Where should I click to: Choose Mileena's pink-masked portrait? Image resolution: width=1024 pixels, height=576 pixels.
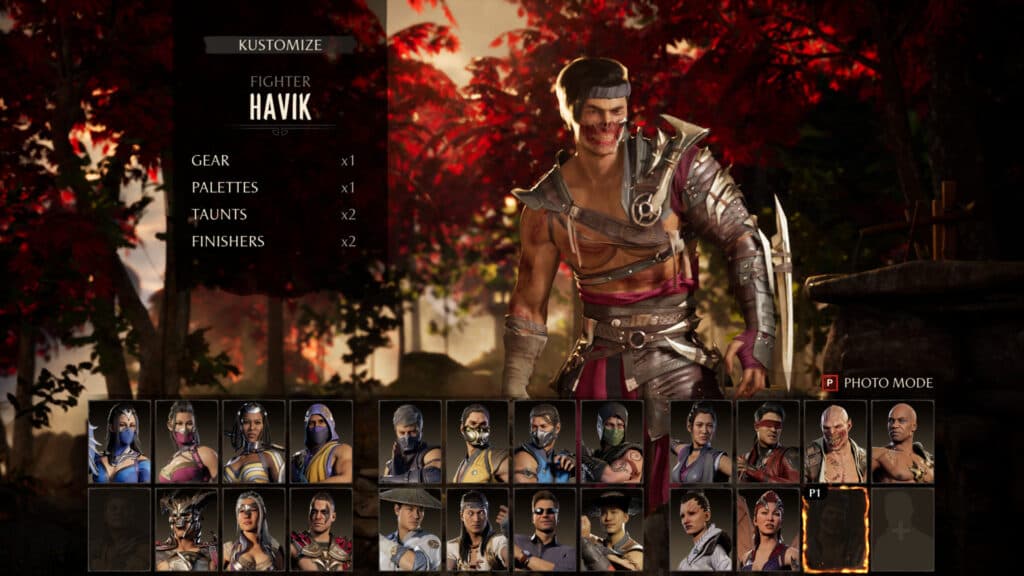[x=187, y=442]
